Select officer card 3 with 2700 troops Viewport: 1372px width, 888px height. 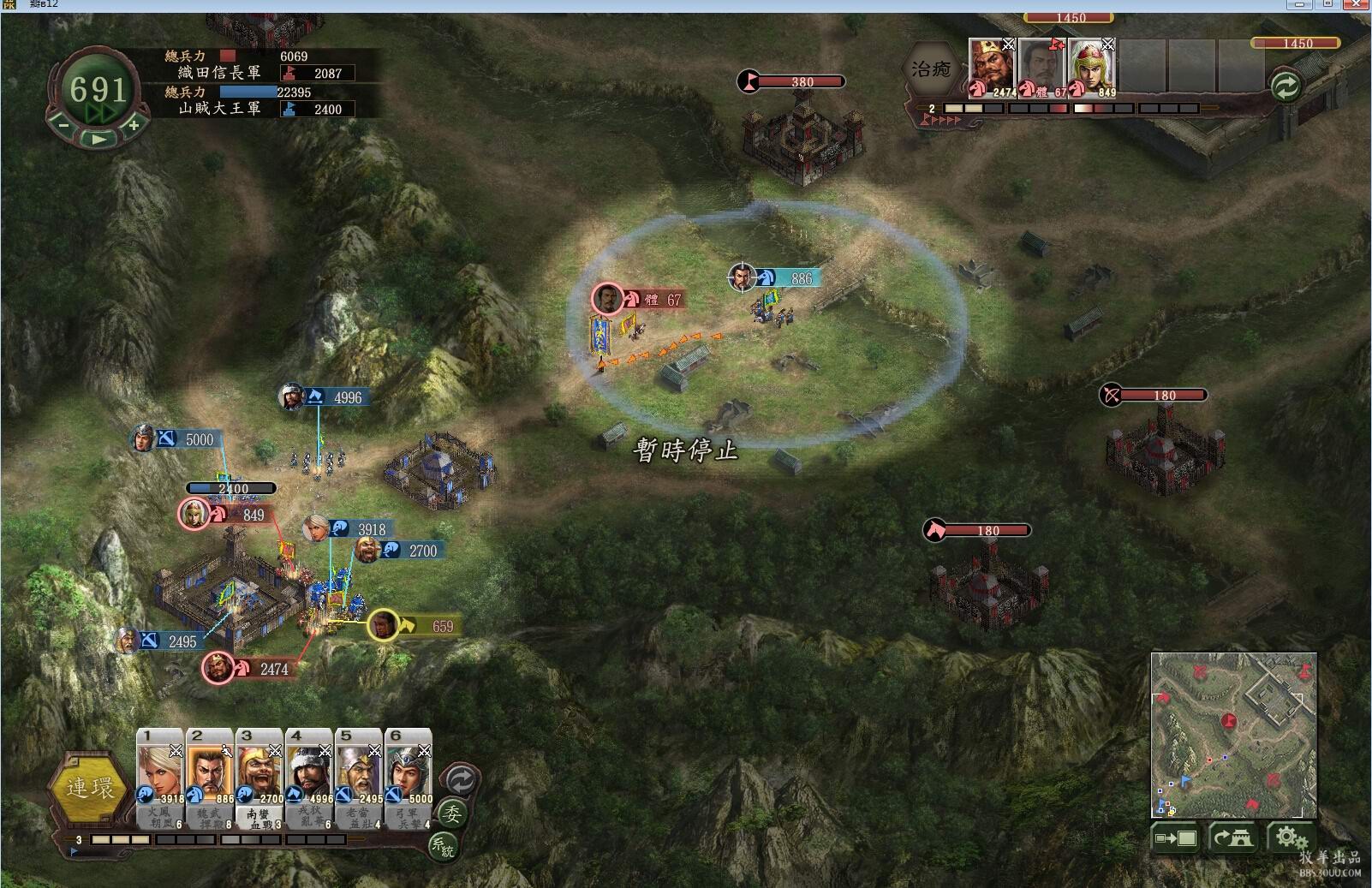(259, 778)
